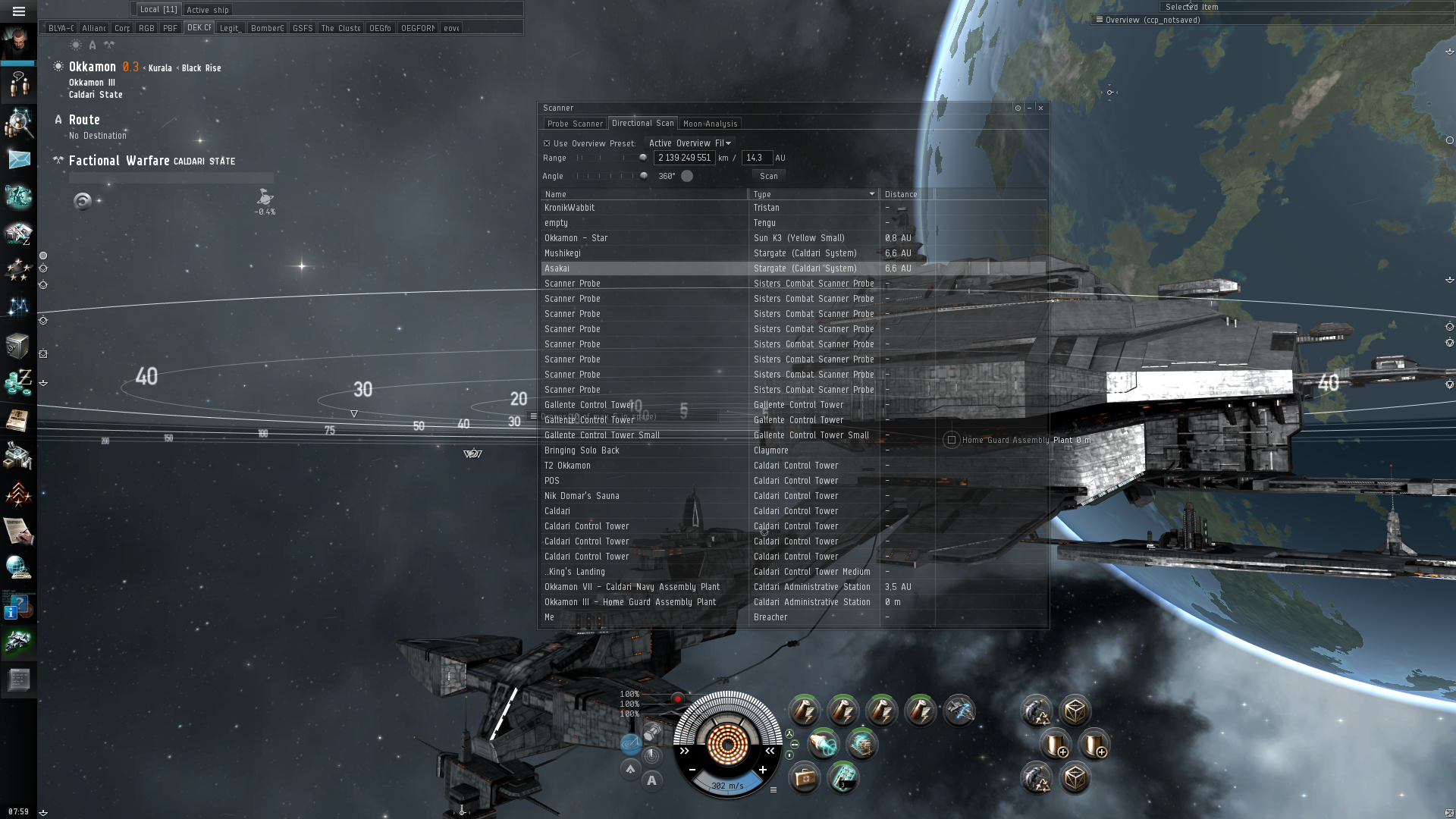The image size is (1456, 819).
Task: Sort scan results by Type column
Action: coord(813,194)
